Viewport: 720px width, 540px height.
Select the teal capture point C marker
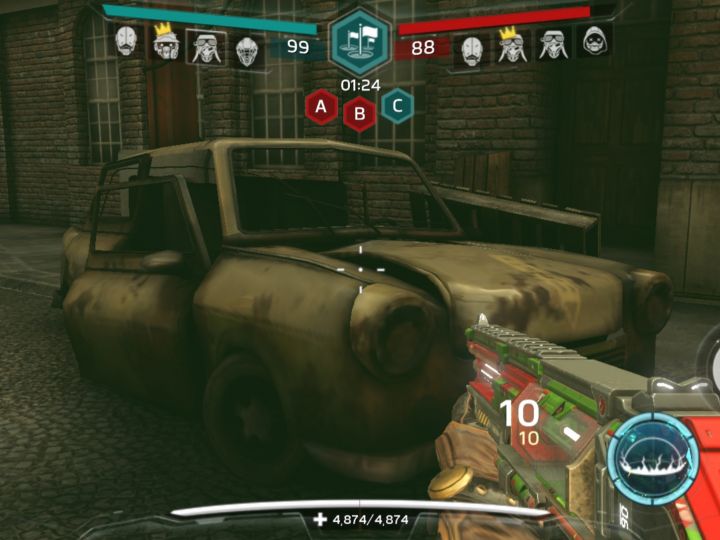(x=398, y=104)
